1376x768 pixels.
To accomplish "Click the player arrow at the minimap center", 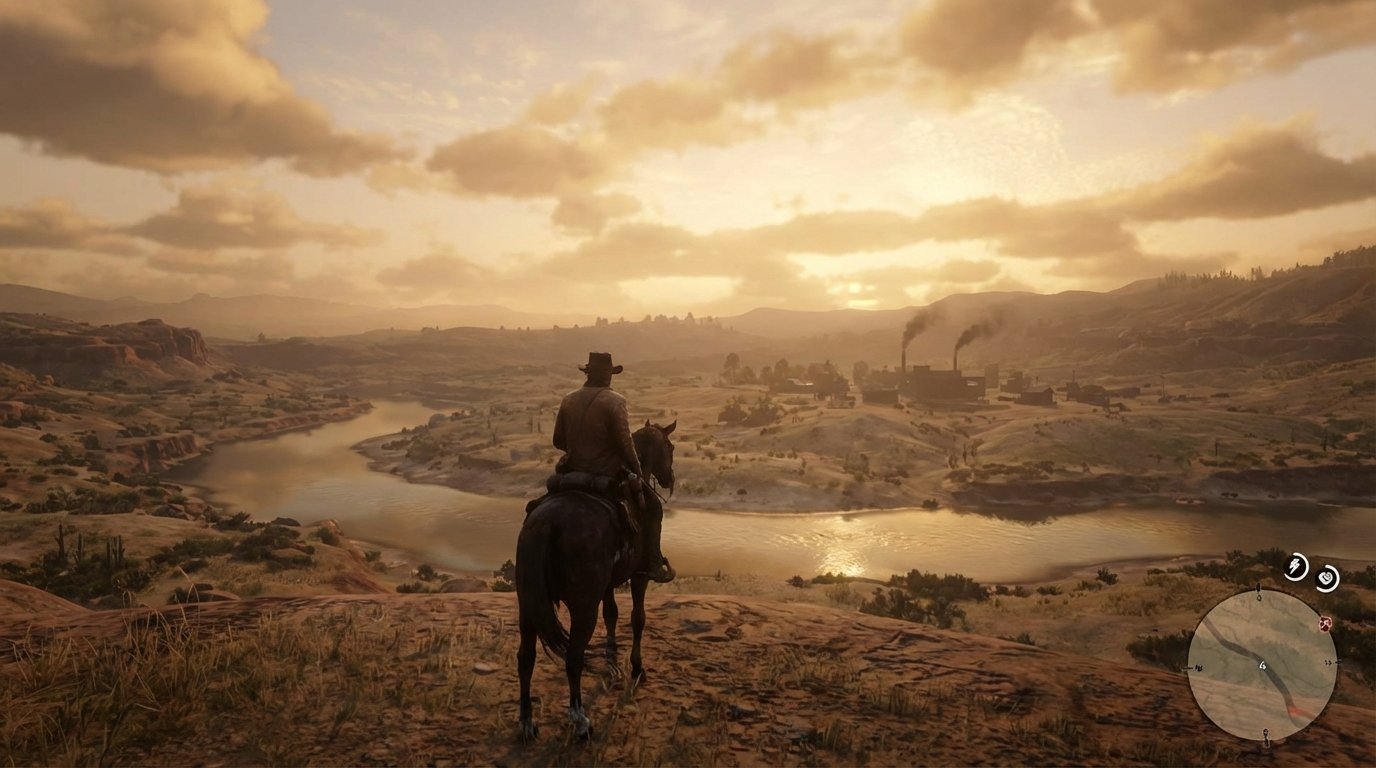I will pos(1262,665).
